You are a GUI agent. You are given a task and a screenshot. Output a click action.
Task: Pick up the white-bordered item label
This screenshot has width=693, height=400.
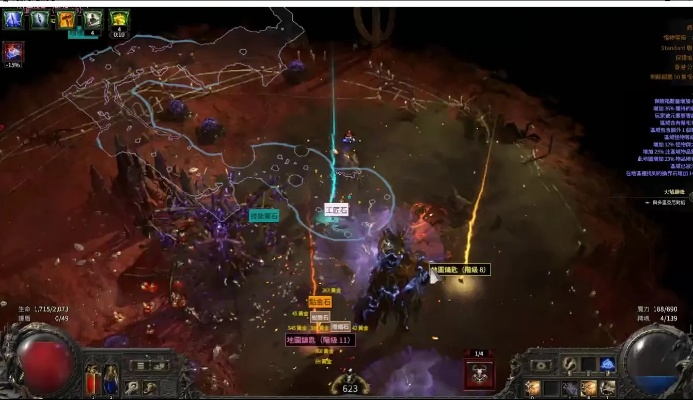coord(336,210)
